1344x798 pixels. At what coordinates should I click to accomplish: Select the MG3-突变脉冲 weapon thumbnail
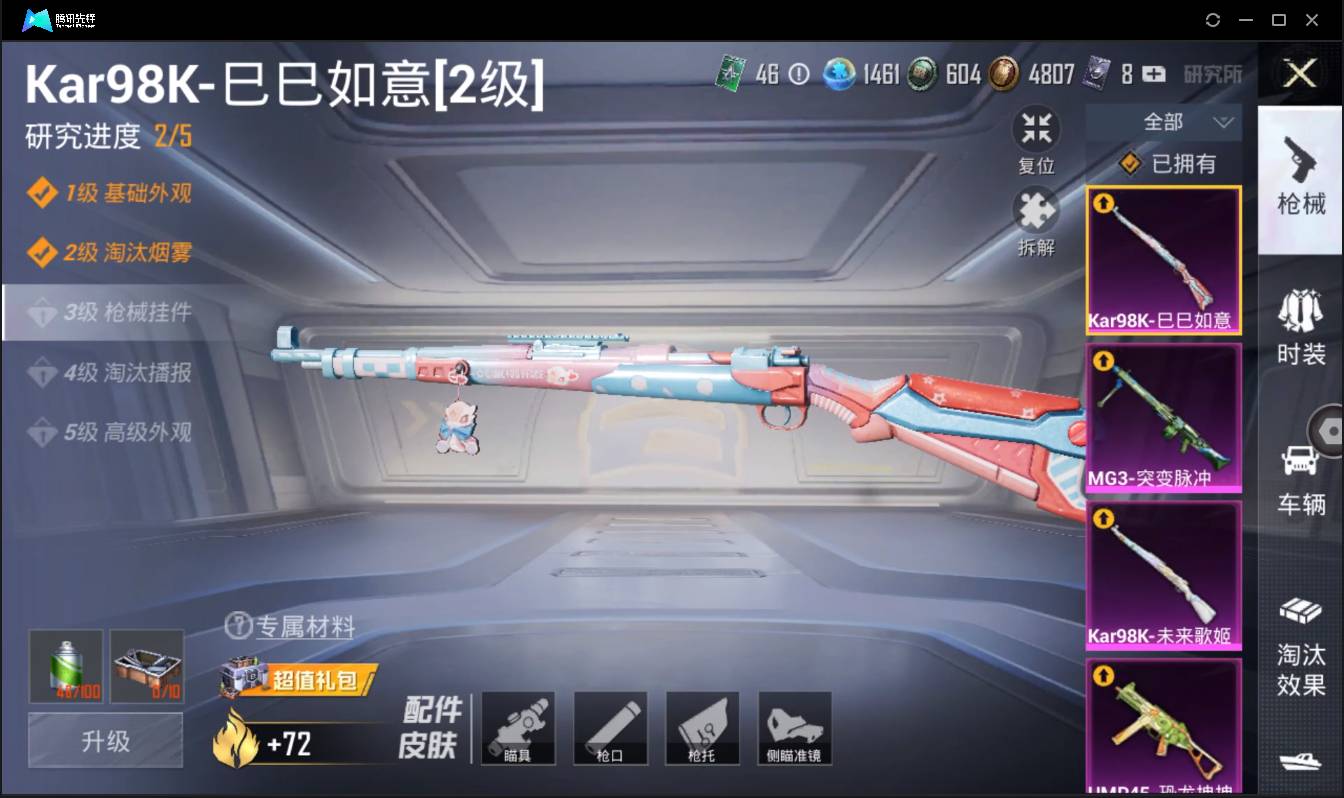point(1163,418)
